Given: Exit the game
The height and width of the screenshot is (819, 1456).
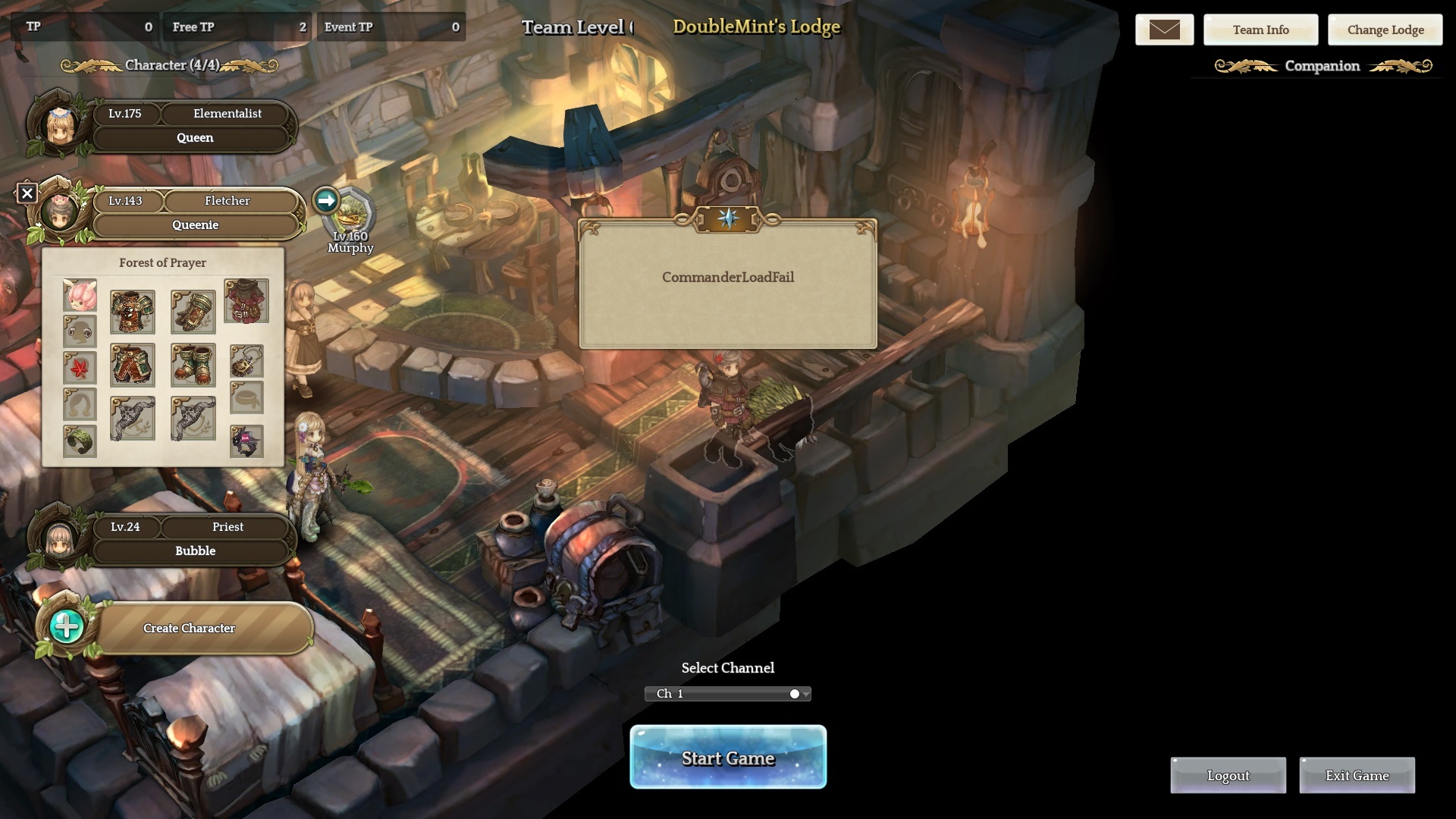Looking at the screenshot, I should (1357, 775).
